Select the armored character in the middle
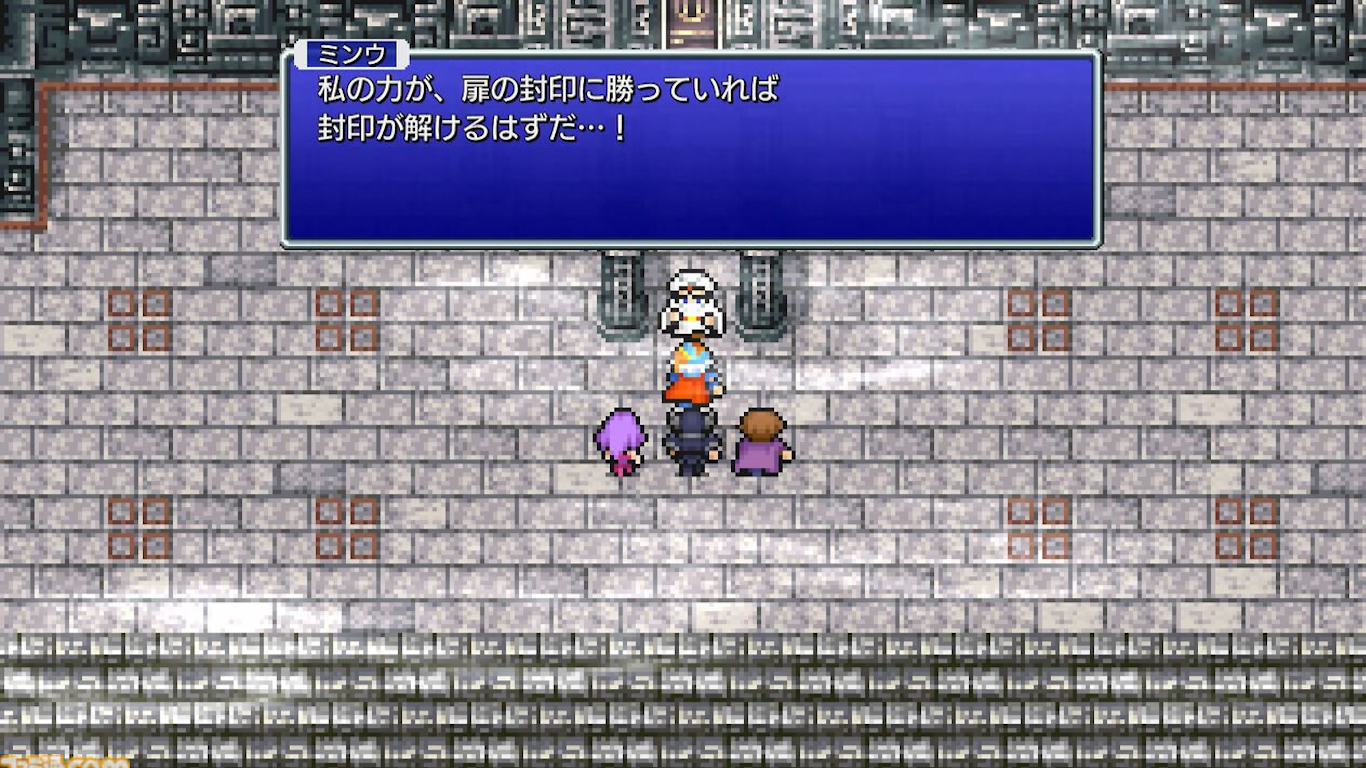The height and width of the screenshot is (768, 1366). (x=688, y=440)
